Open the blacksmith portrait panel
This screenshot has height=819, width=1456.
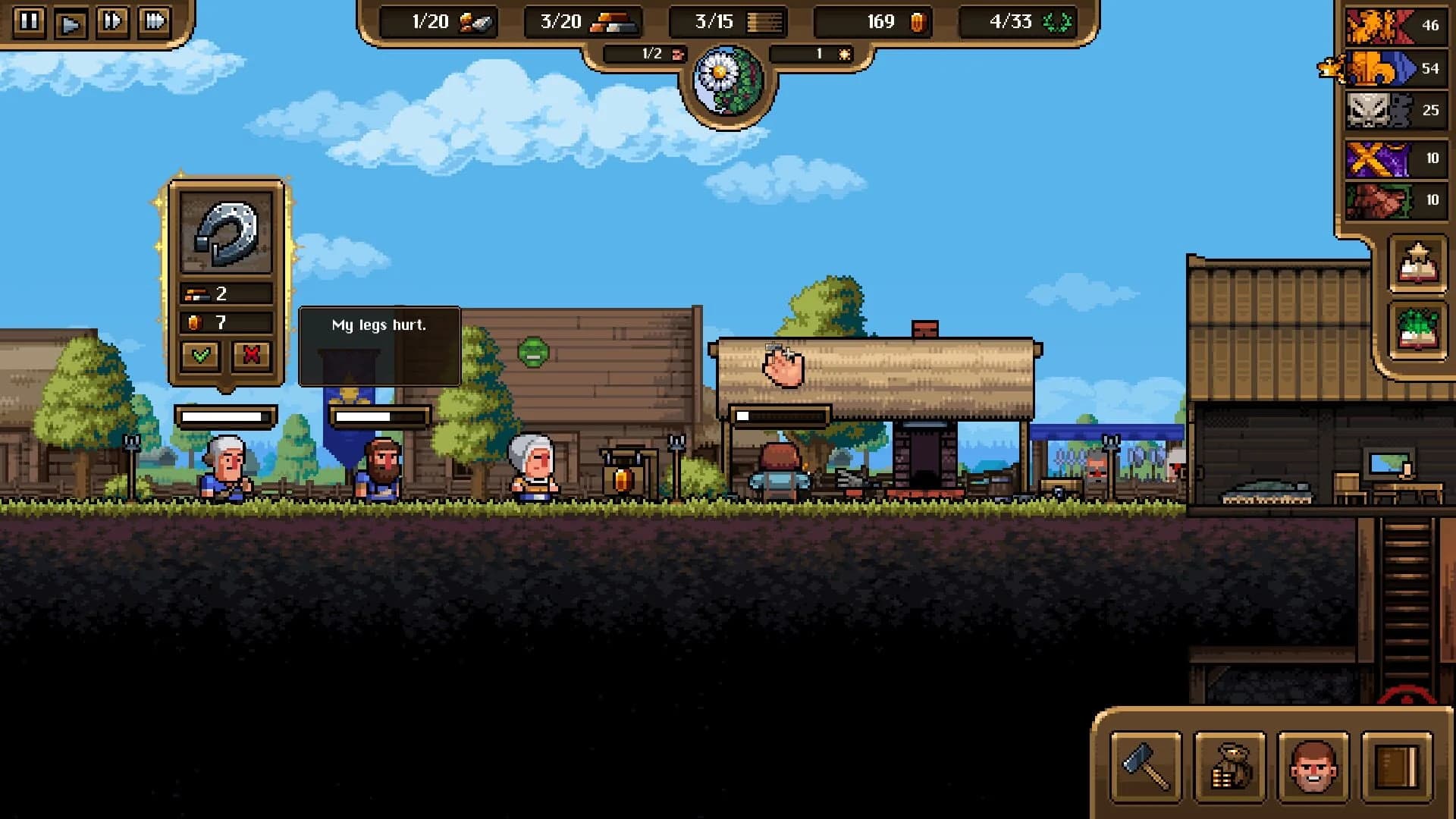[1311, 768]
